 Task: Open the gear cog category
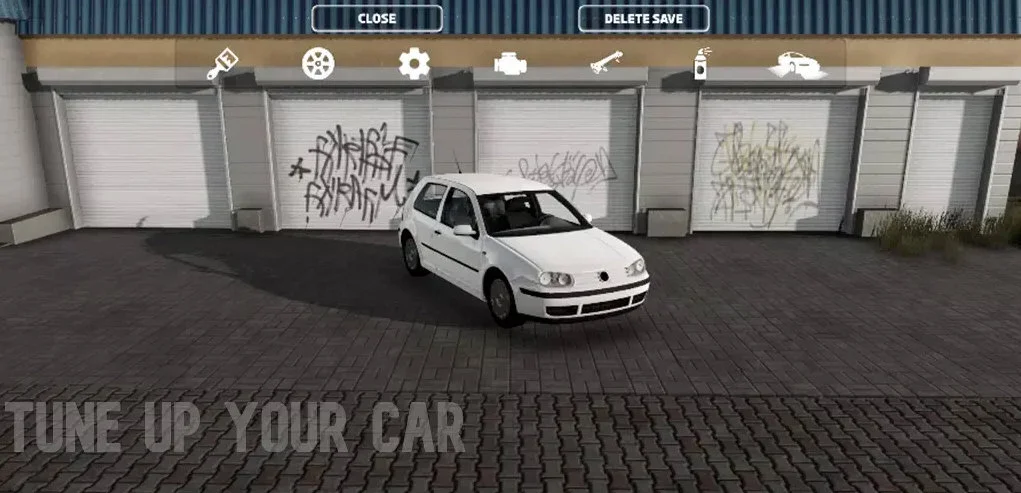click(414, 63)
